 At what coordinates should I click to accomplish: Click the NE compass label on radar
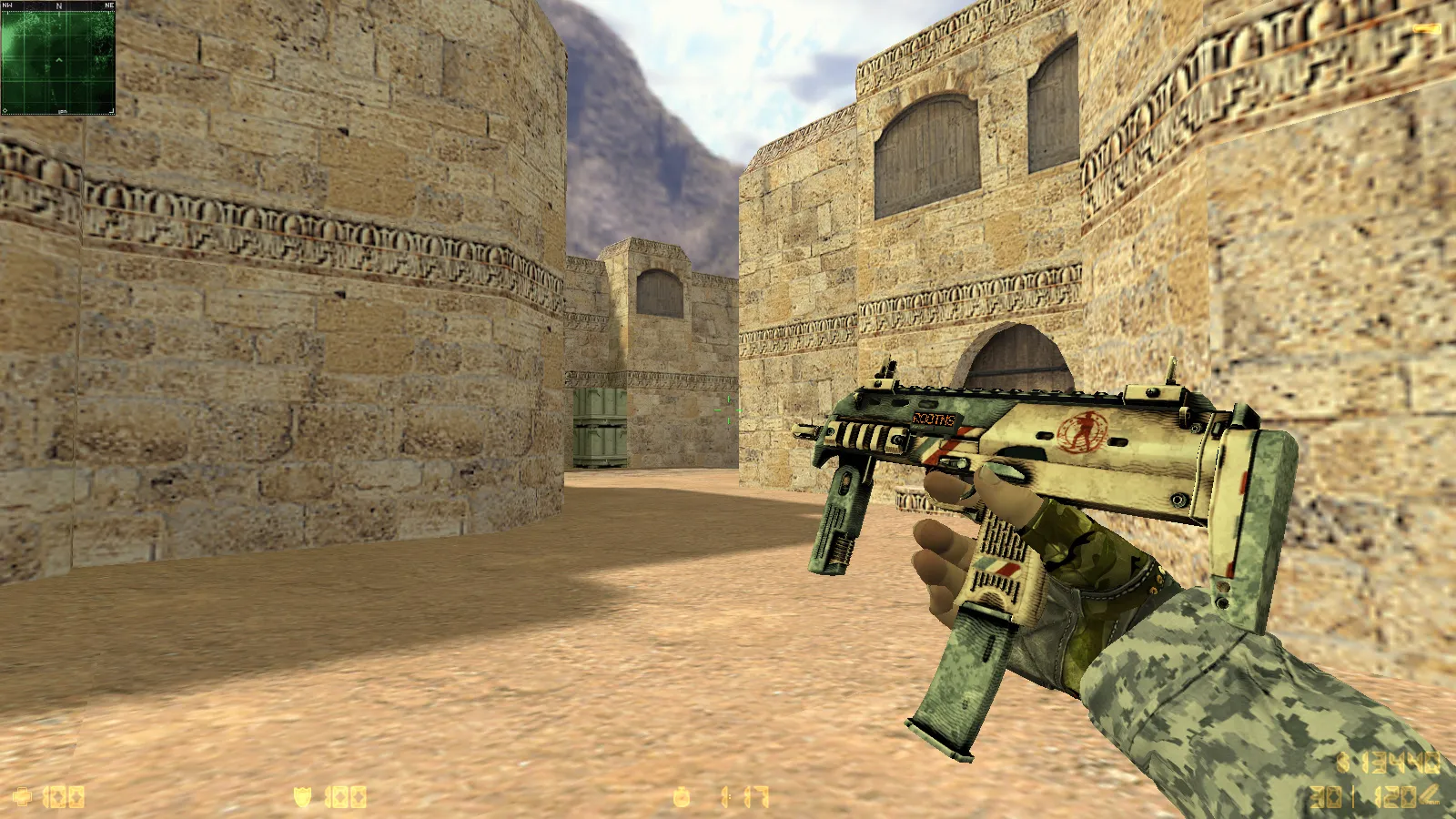pos(110,5)
